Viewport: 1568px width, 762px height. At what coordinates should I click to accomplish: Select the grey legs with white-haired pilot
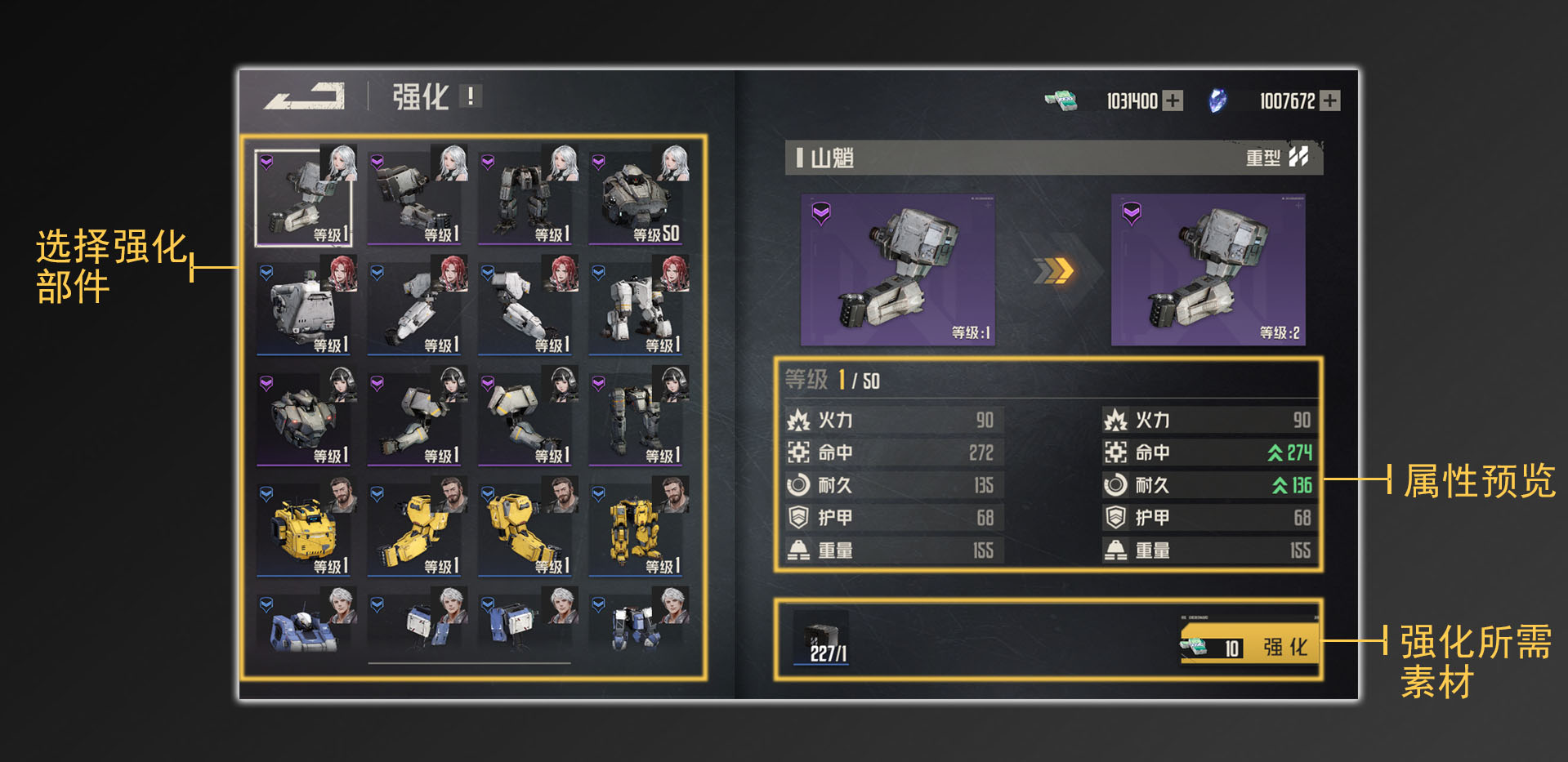[x=525, y=197]
